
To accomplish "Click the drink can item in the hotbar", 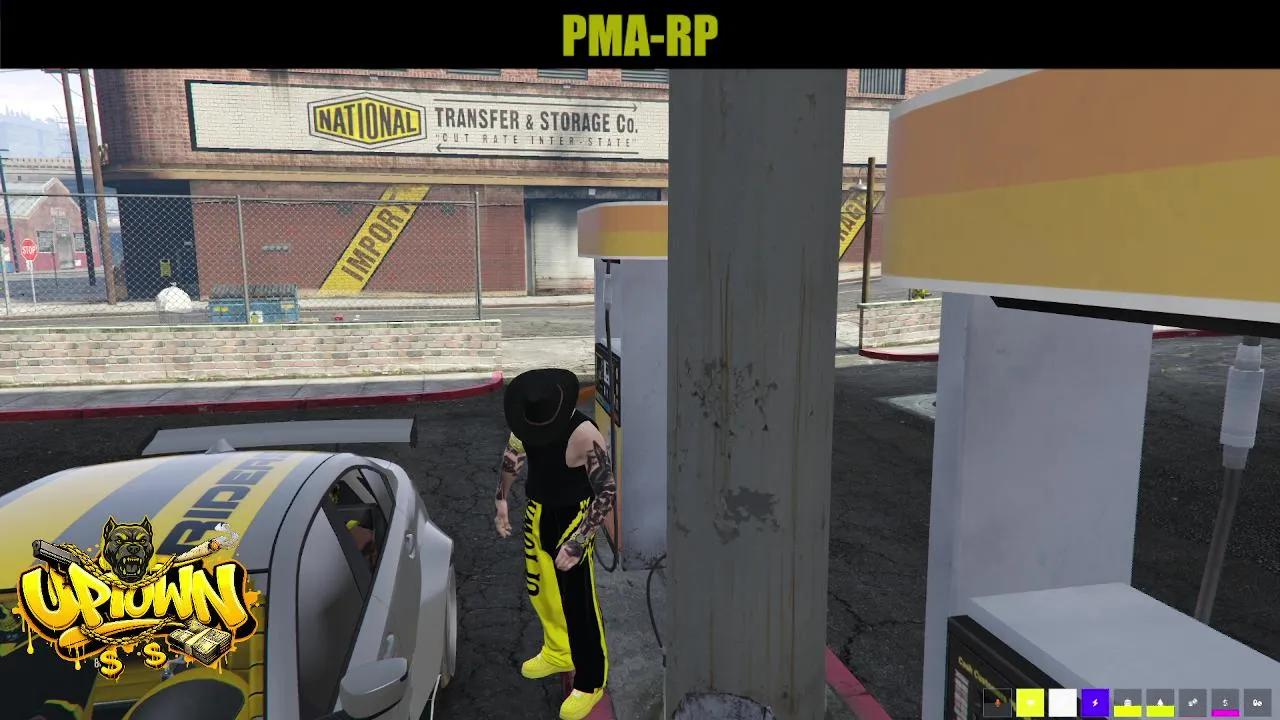I will 1128,701.
